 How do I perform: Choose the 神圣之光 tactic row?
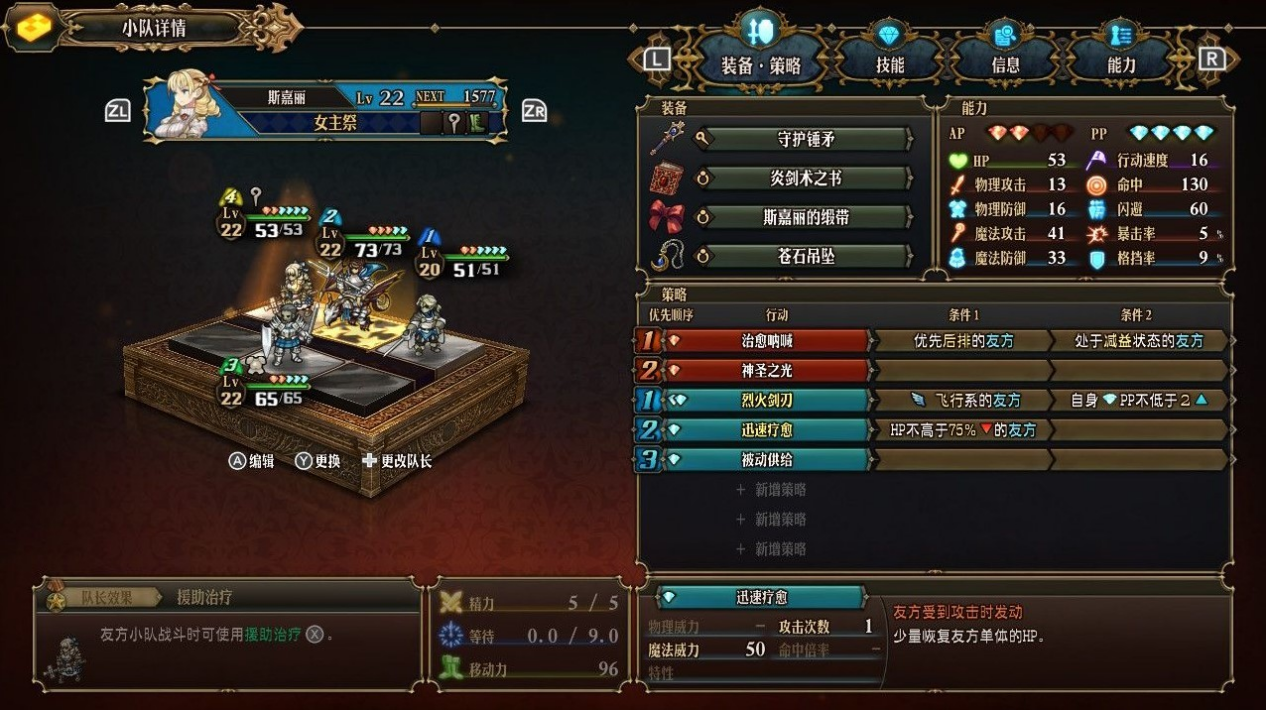coord(766,370)
